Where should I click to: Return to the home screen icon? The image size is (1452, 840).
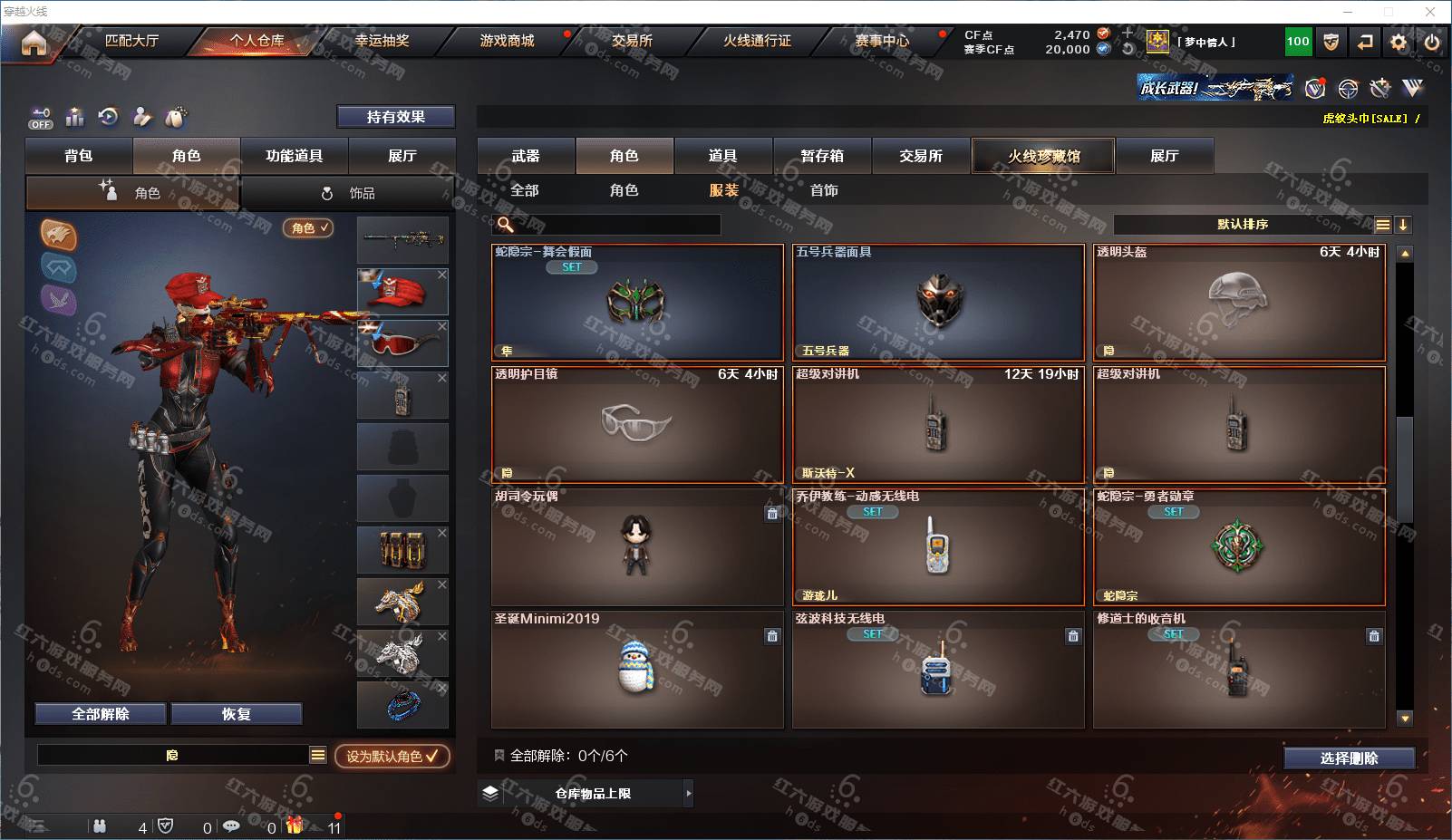34,43
